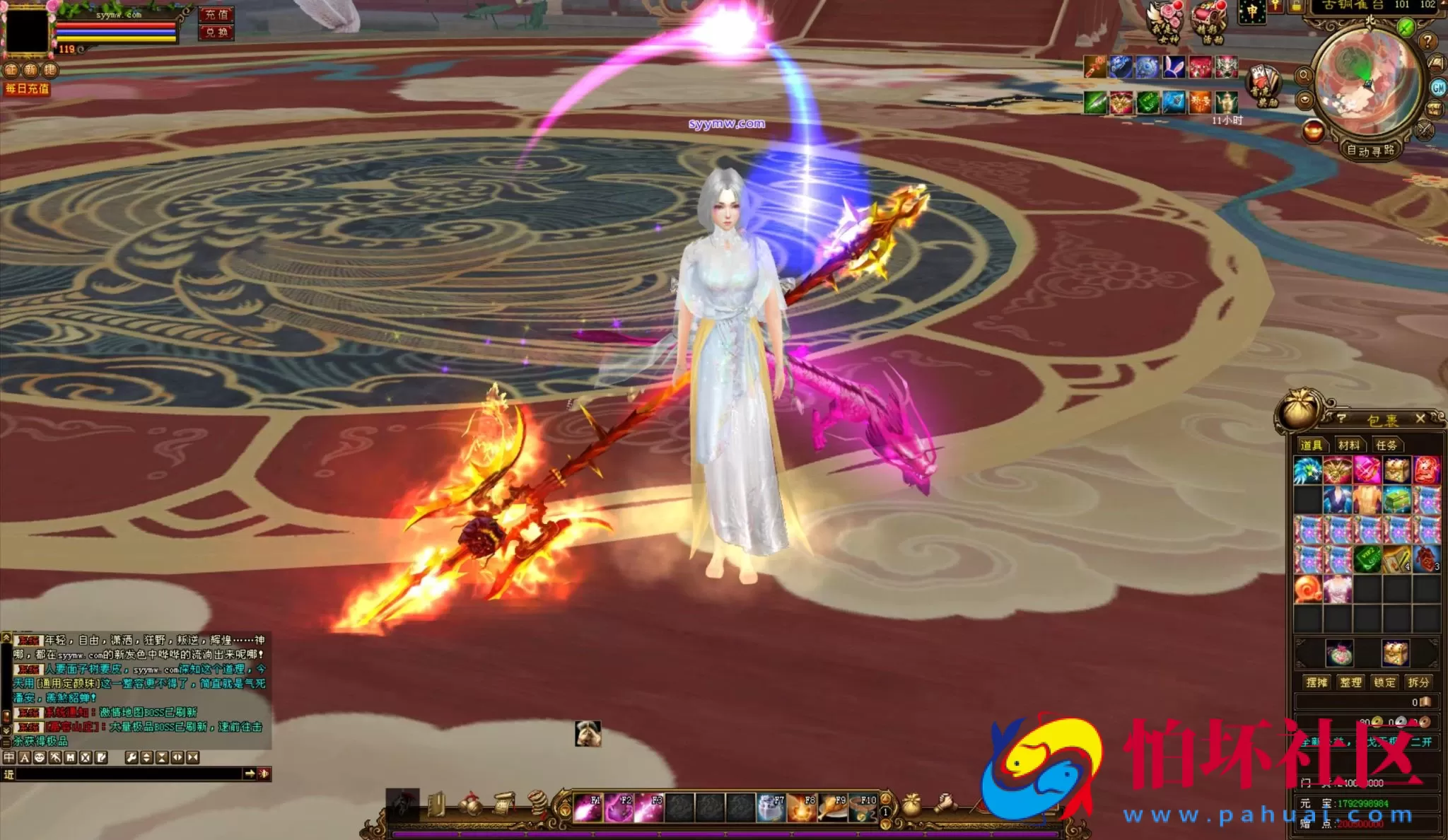1448x840 pixels.
Task: Click the 充值 recharge button
Action: (216, 15)
